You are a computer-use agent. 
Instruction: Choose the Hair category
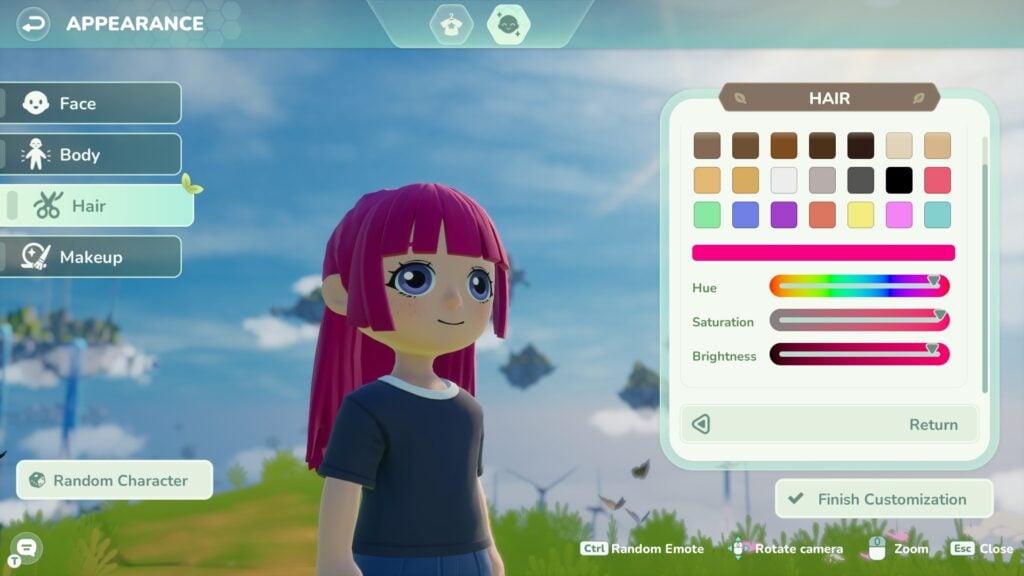(x=98, y=206)
